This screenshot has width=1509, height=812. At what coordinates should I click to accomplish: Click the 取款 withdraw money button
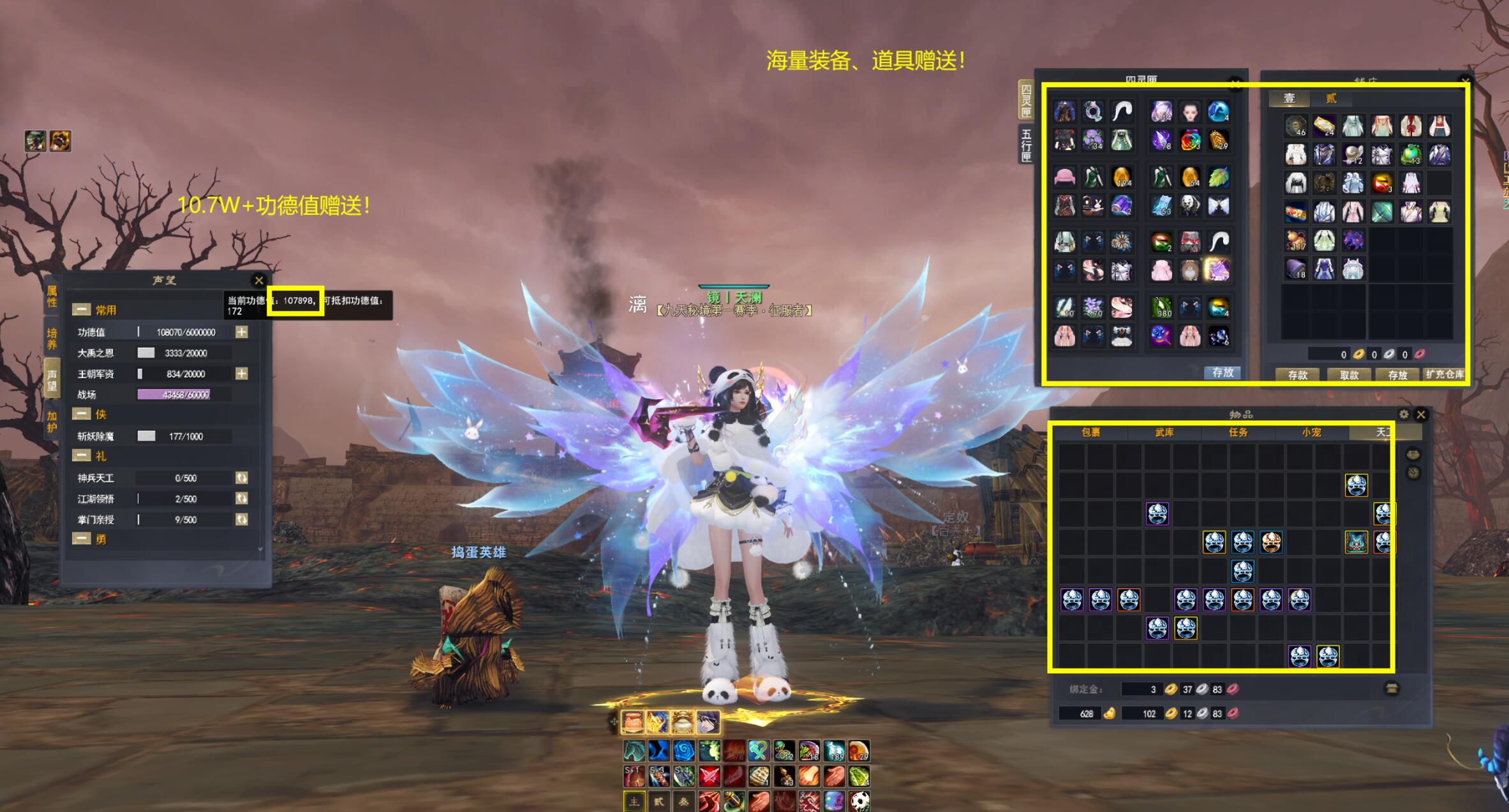(1349, 375)
